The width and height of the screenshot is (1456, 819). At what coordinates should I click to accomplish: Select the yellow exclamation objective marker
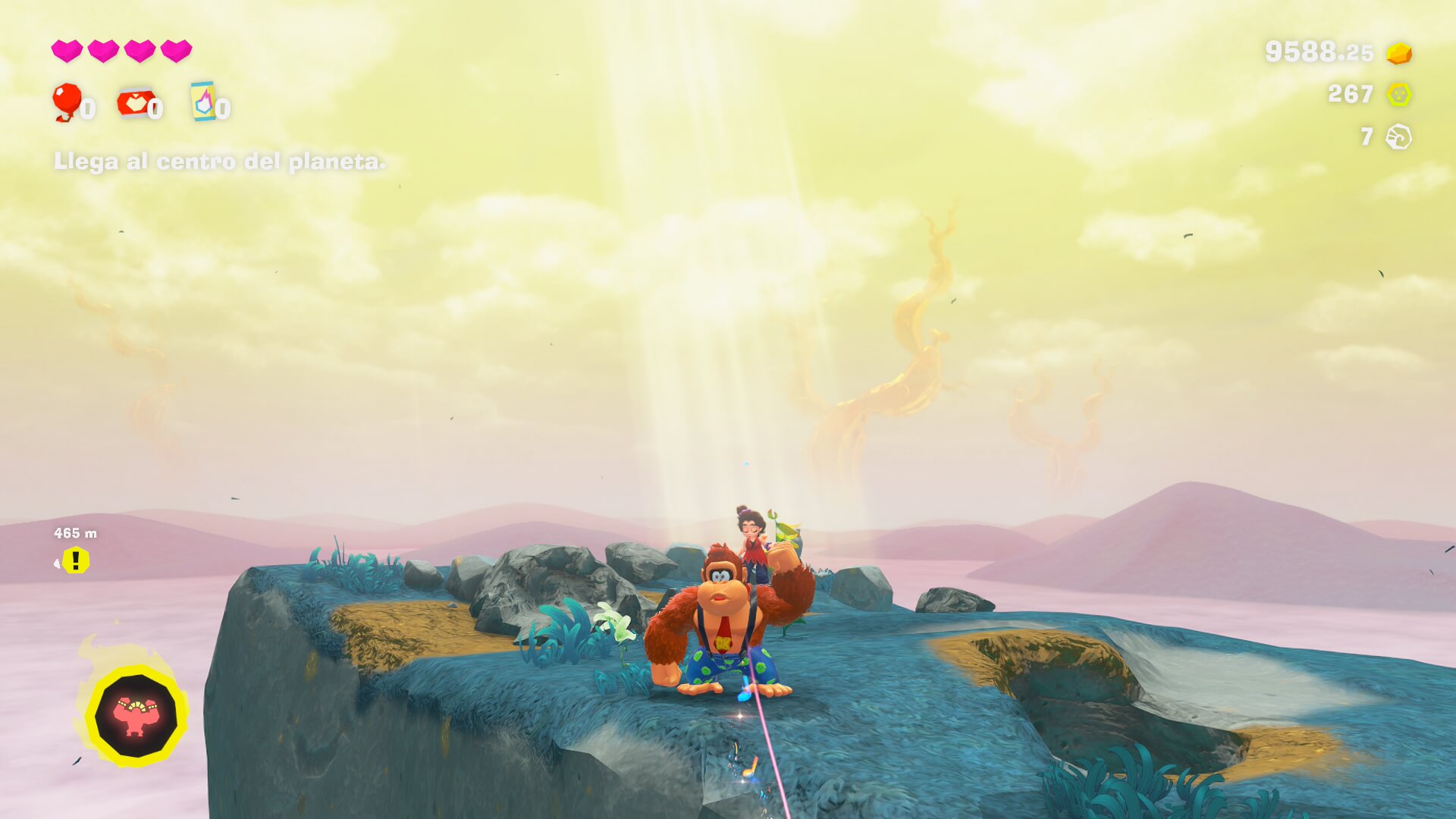click(x=76, y=561)
